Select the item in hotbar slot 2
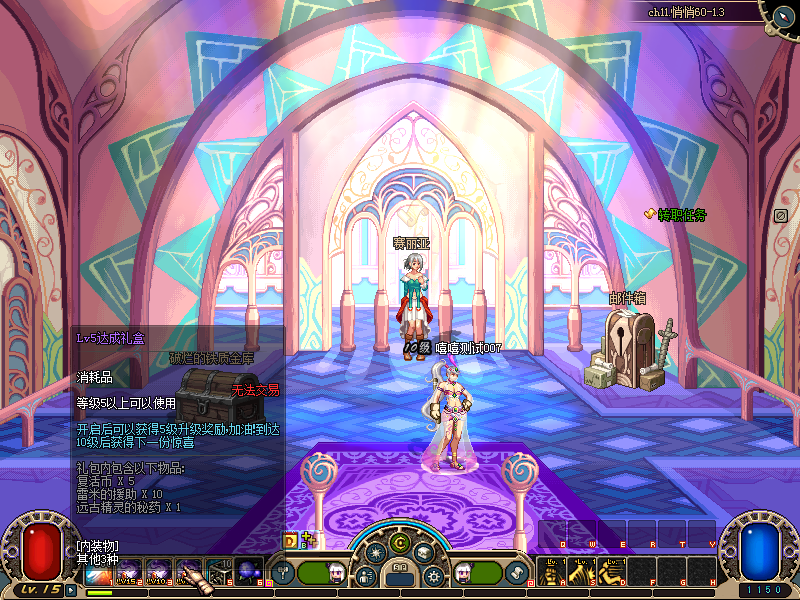The width and height of the screenshot is (800, 600). 128,573
